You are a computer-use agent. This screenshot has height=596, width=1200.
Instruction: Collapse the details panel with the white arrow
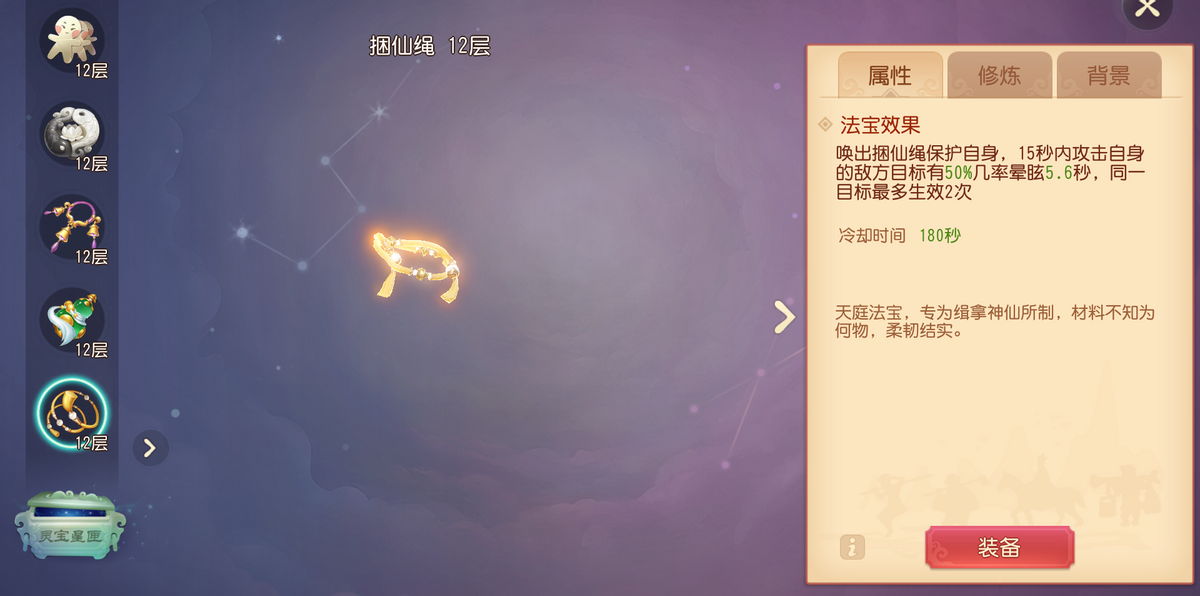point(785,317)
